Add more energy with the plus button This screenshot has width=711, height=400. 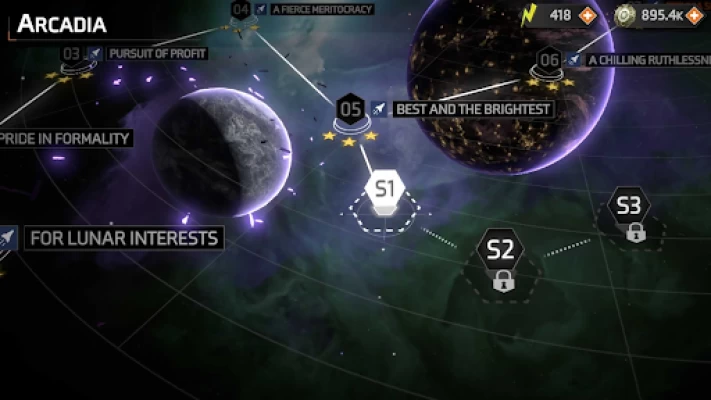click(x=588, y=15)
